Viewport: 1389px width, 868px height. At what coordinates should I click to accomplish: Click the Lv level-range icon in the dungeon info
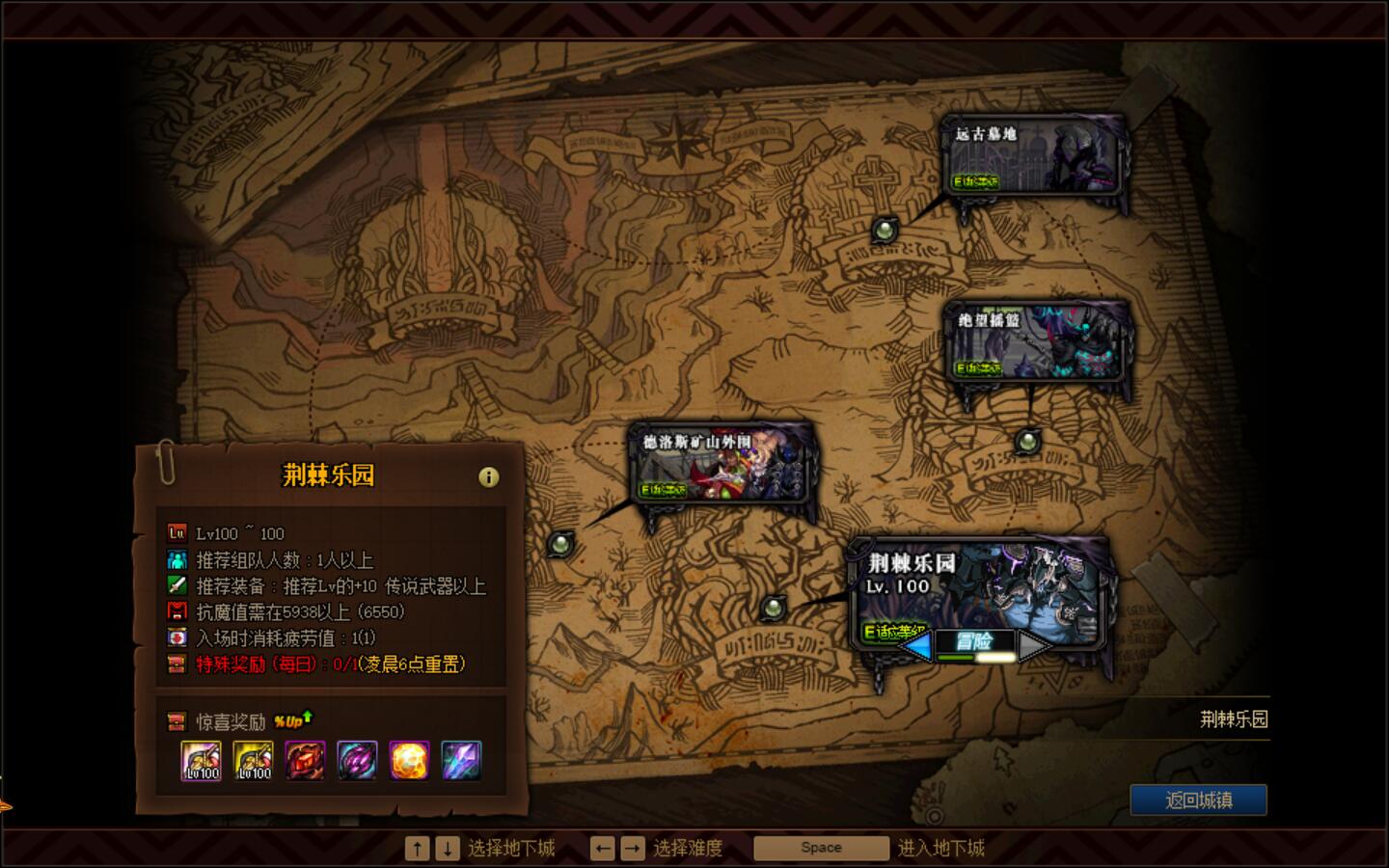pos(177,531)
